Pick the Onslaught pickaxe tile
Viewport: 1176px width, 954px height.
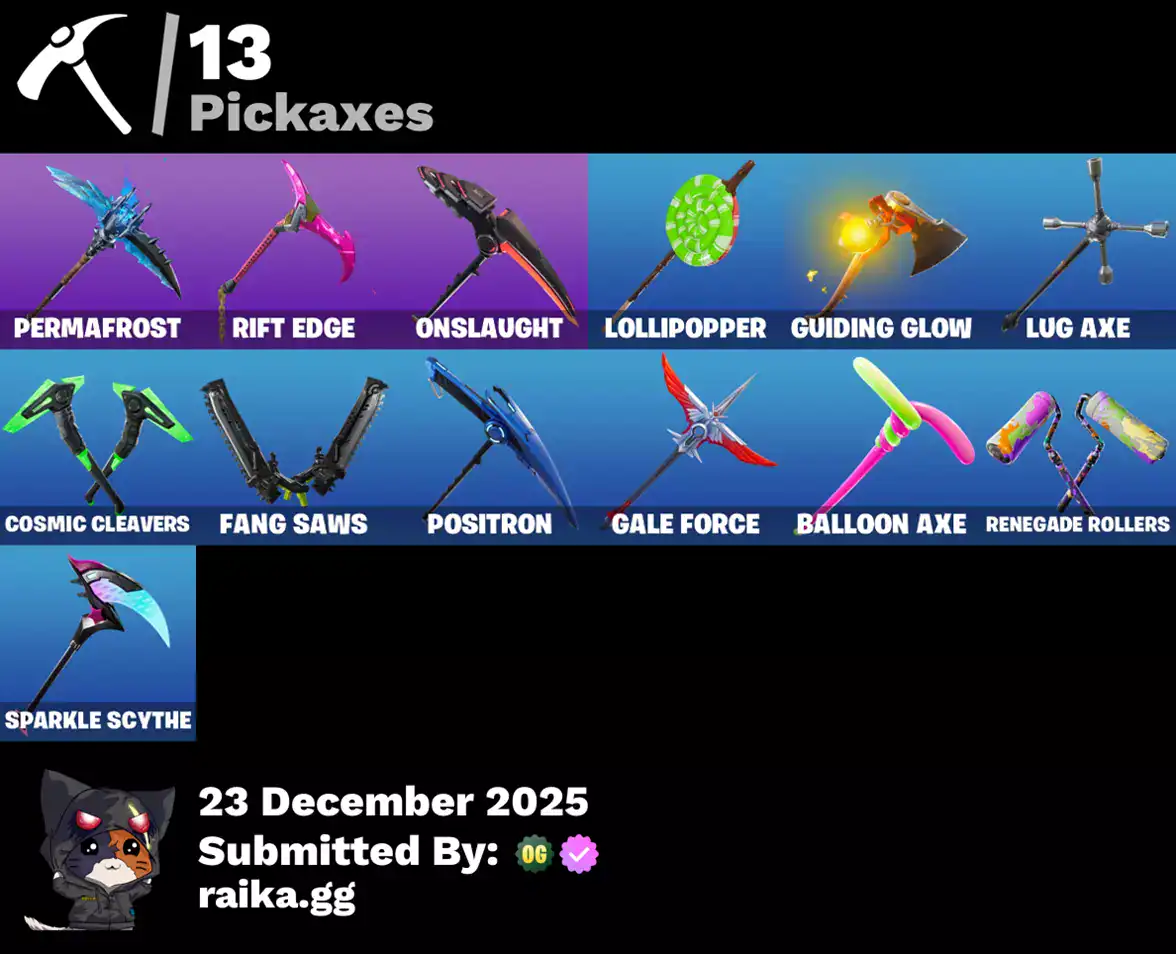(490, 250)
